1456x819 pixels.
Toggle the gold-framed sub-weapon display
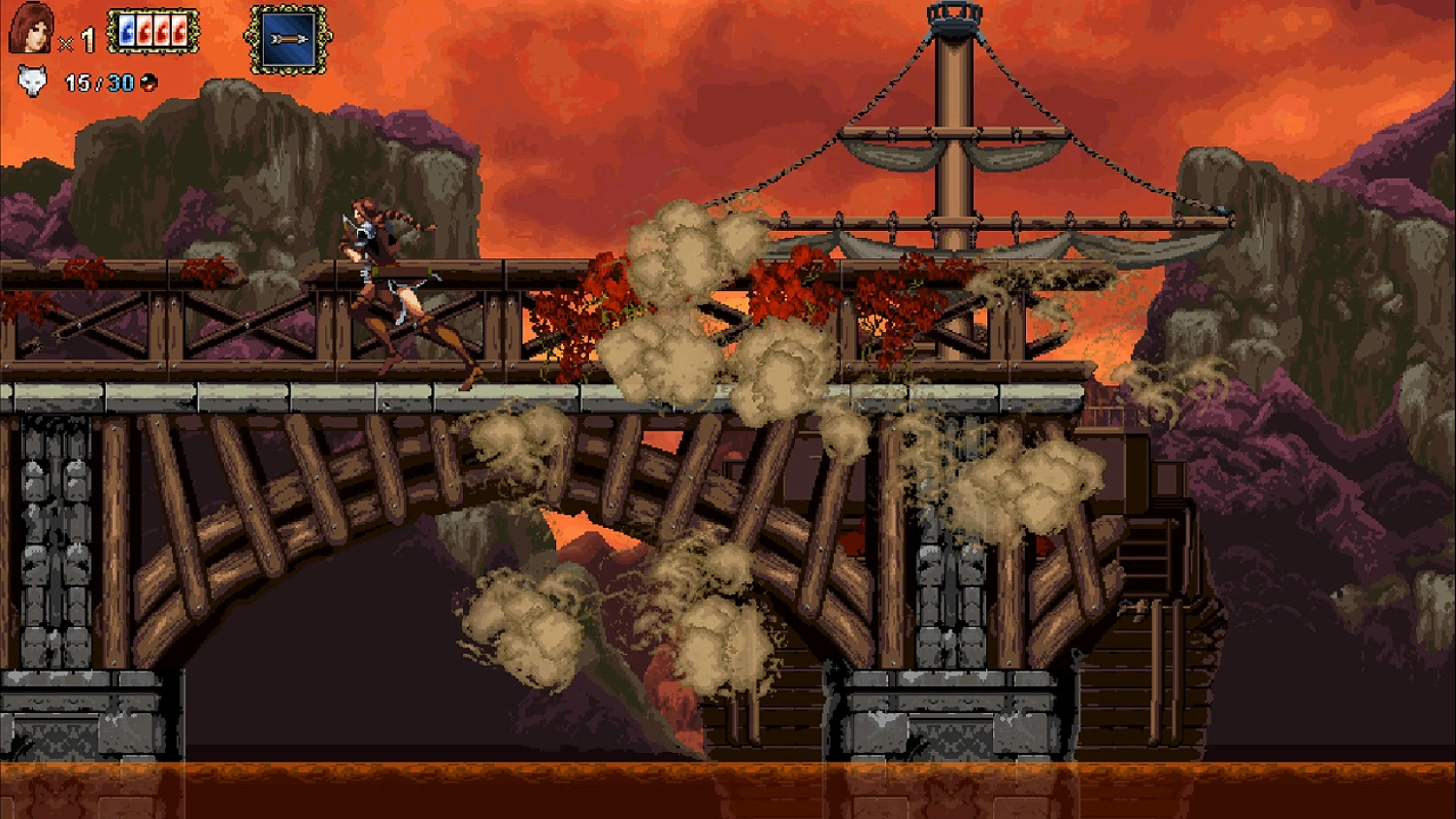point(285,37)
